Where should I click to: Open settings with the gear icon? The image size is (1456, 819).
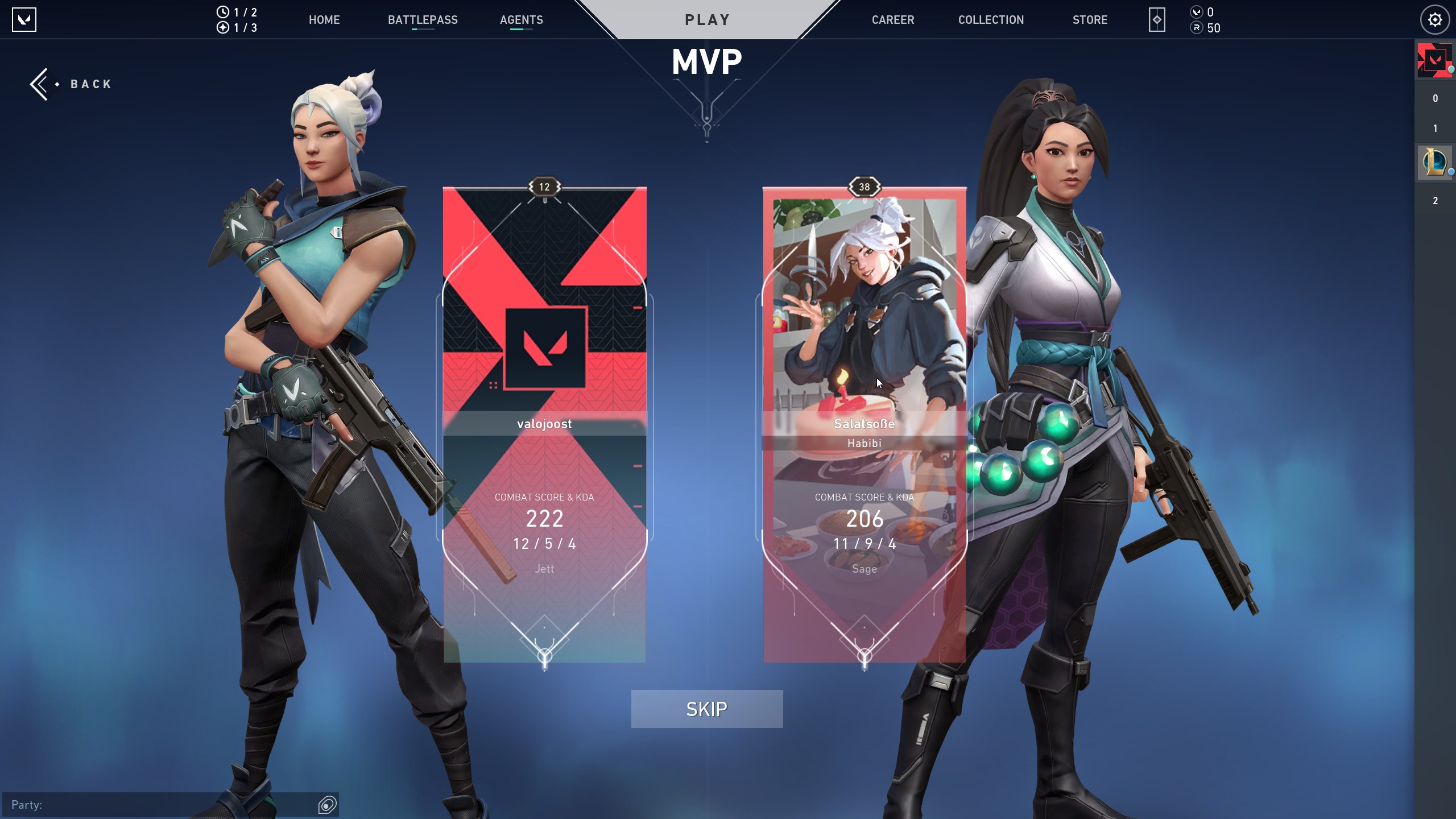pos(1434,20)
